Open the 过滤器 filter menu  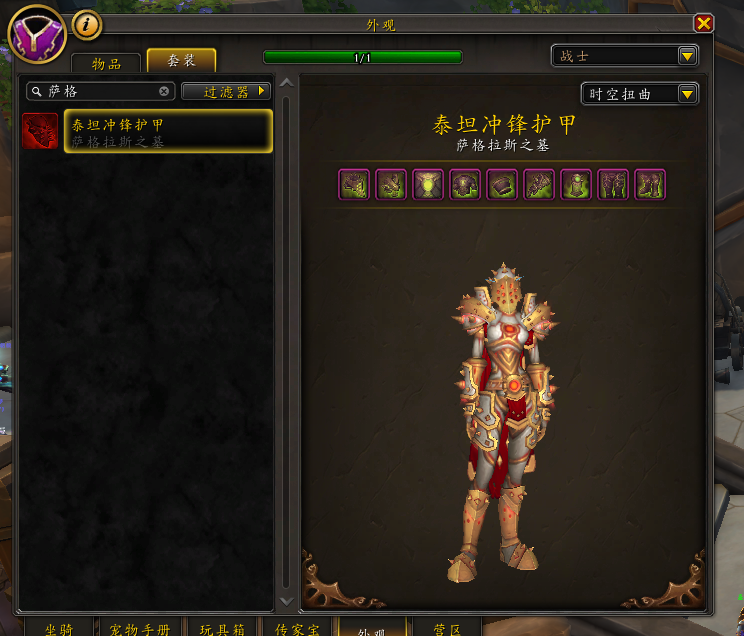[227, 91]
